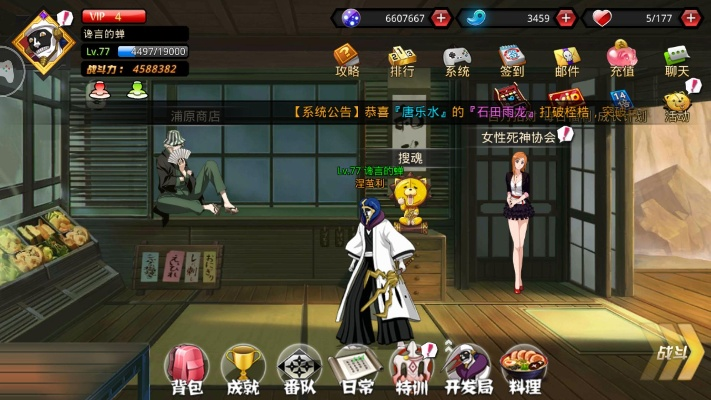
Task: Tap the 战斗 battle button
Action: [x=673, y=354]
